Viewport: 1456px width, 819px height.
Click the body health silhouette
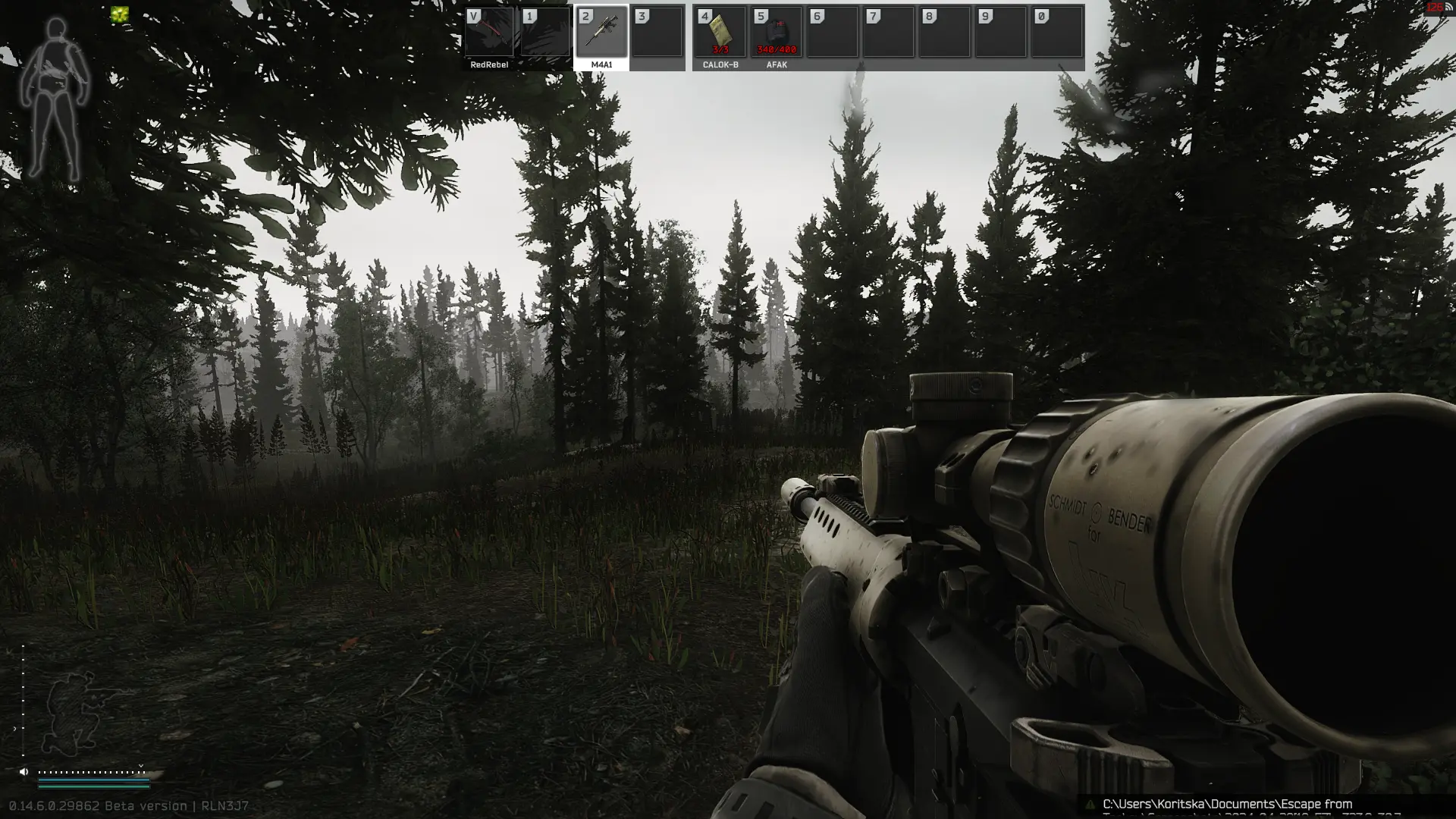tap(55, 99)
